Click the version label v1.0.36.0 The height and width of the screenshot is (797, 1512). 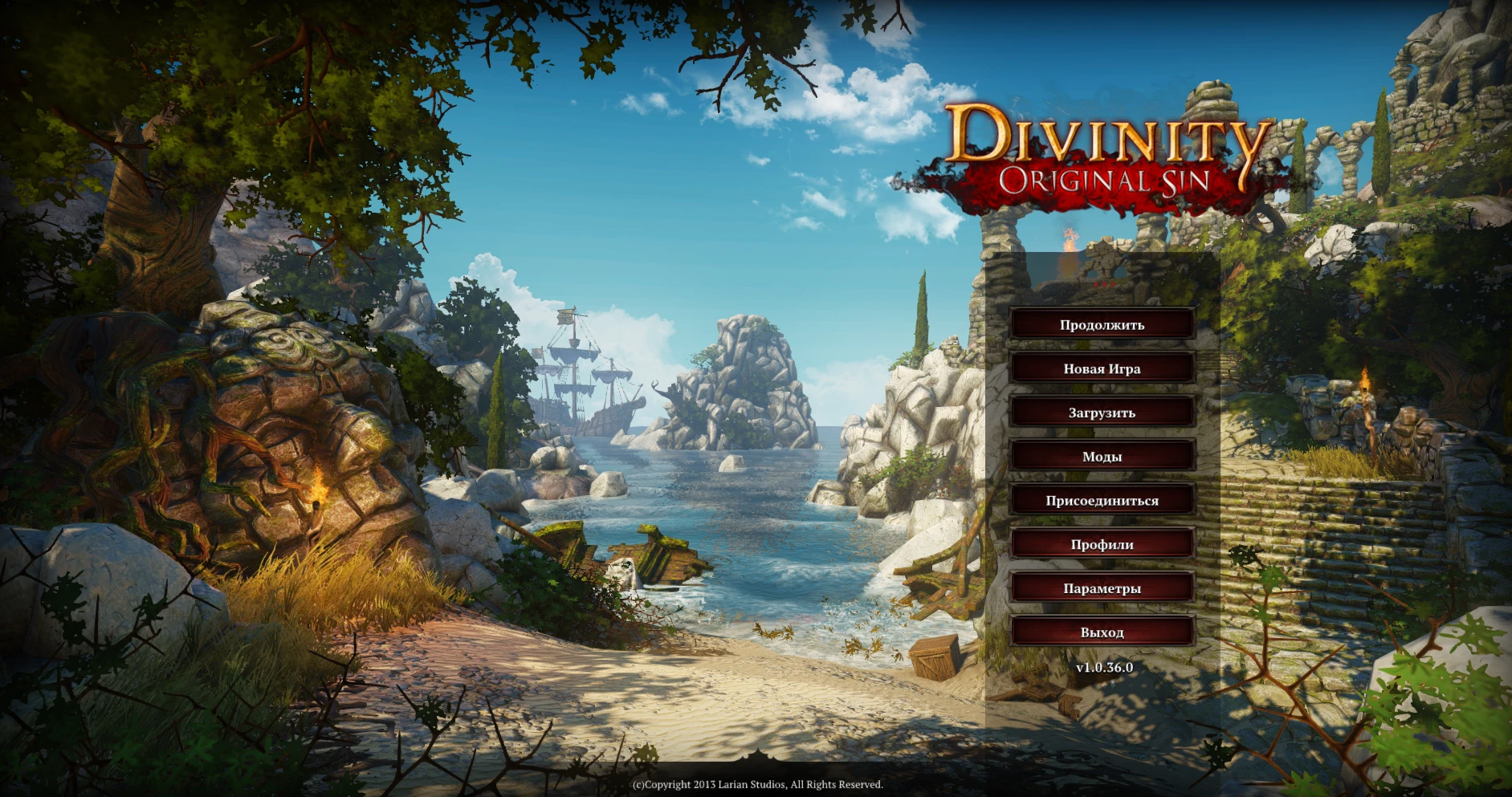pyautogui.click(x=1103, y=665)
